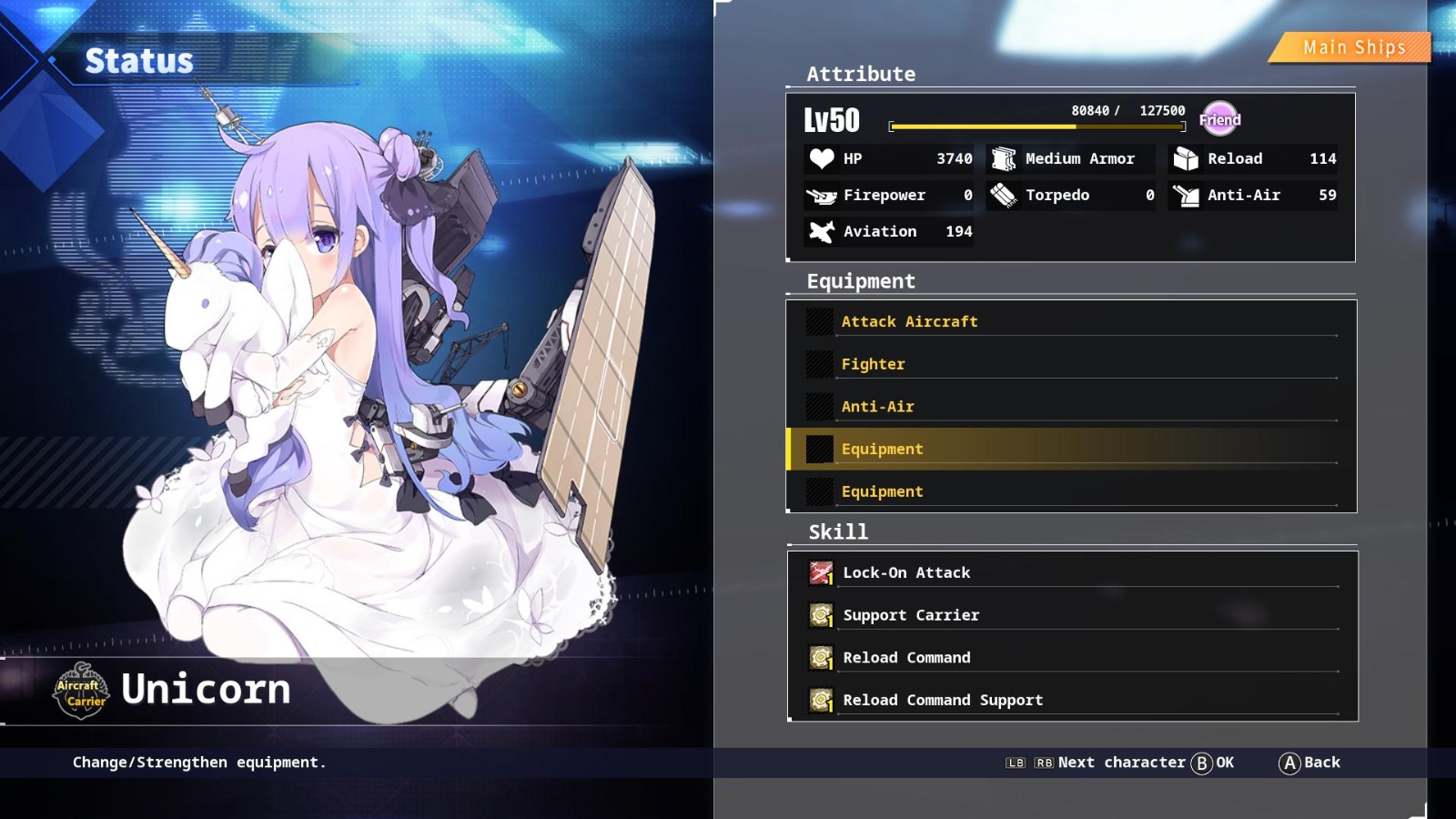Select the Firepower stat icon

coord(821,195)
